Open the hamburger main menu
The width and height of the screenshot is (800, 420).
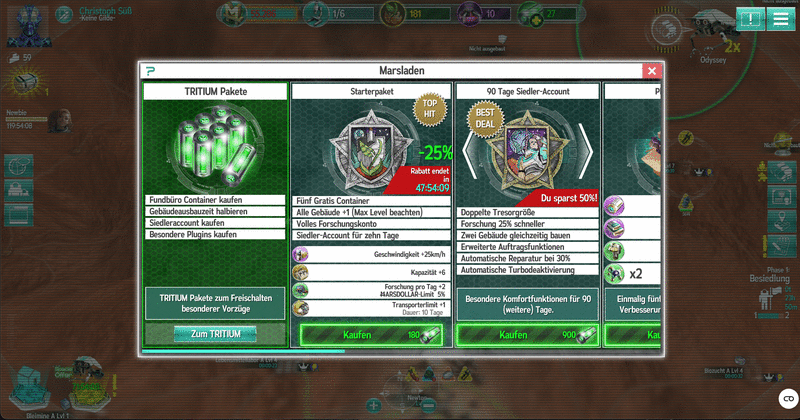(779, 19)
